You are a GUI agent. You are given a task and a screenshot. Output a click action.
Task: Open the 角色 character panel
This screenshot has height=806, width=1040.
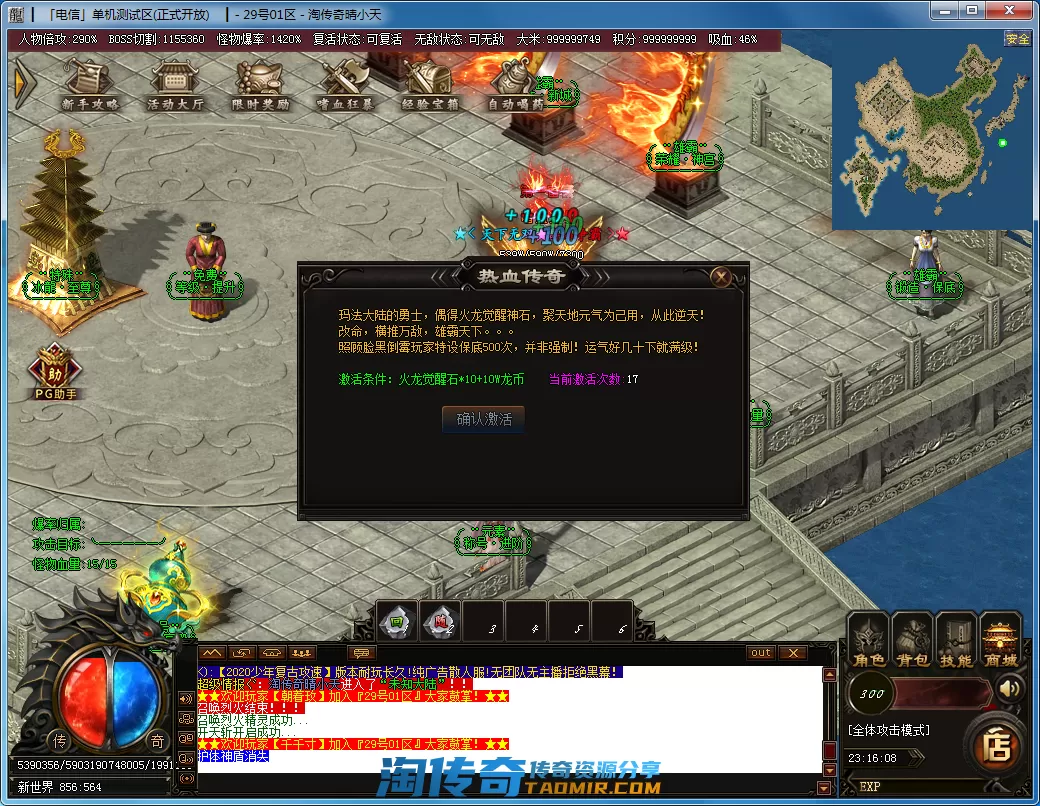867,640
